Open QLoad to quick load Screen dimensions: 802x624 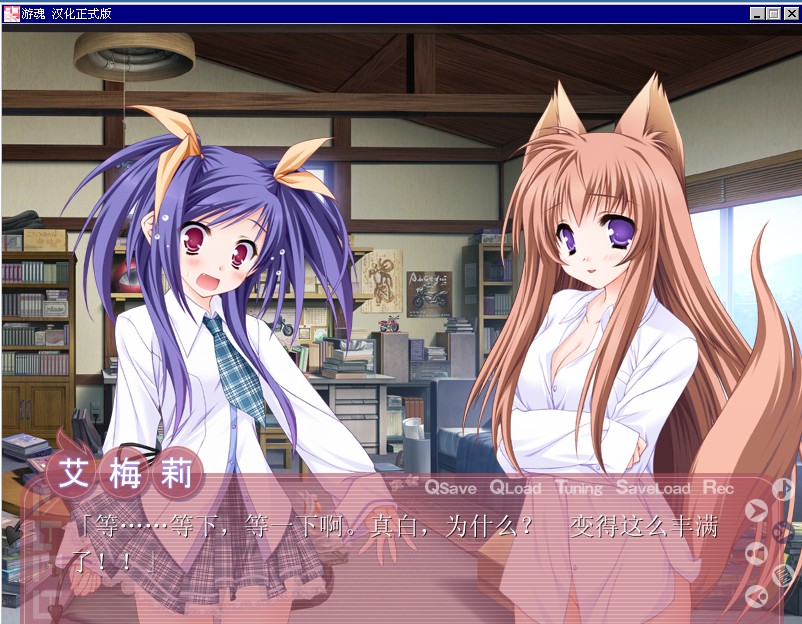pyautogui.click(x=515, y=488)
